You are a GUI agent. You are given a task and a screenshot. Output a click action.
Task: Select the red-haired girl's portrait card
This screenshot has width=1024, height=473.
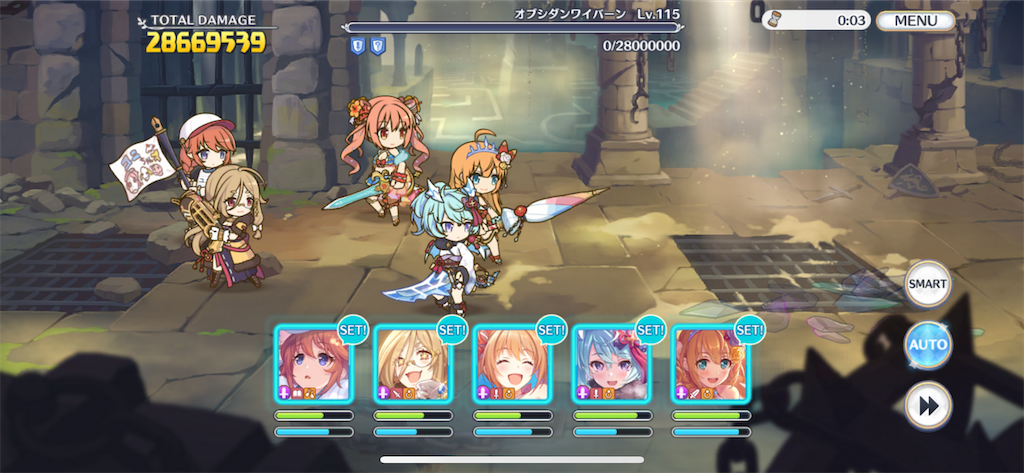[313, 363]
